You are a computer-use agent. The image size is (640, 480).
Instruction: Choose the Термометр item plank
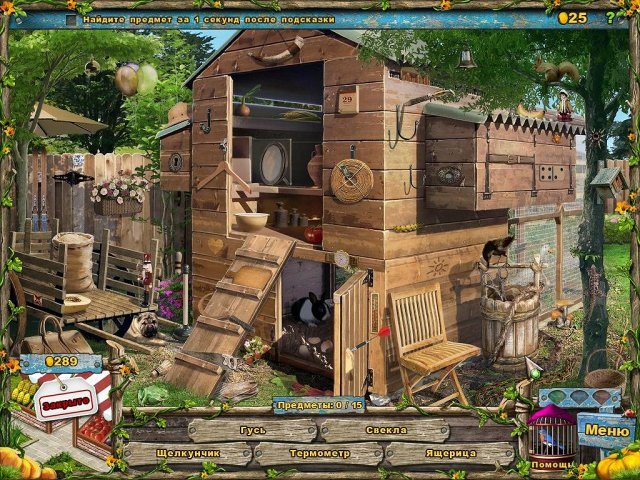click(x=320, y=453)
